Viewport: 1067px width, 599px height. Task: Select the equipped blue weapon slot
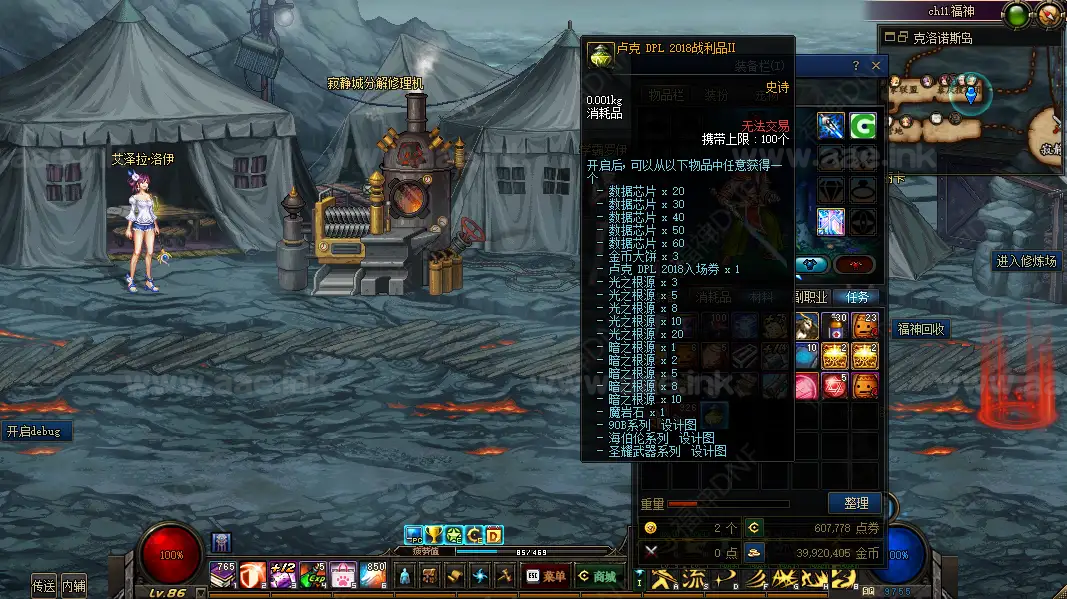coord(831,126)
